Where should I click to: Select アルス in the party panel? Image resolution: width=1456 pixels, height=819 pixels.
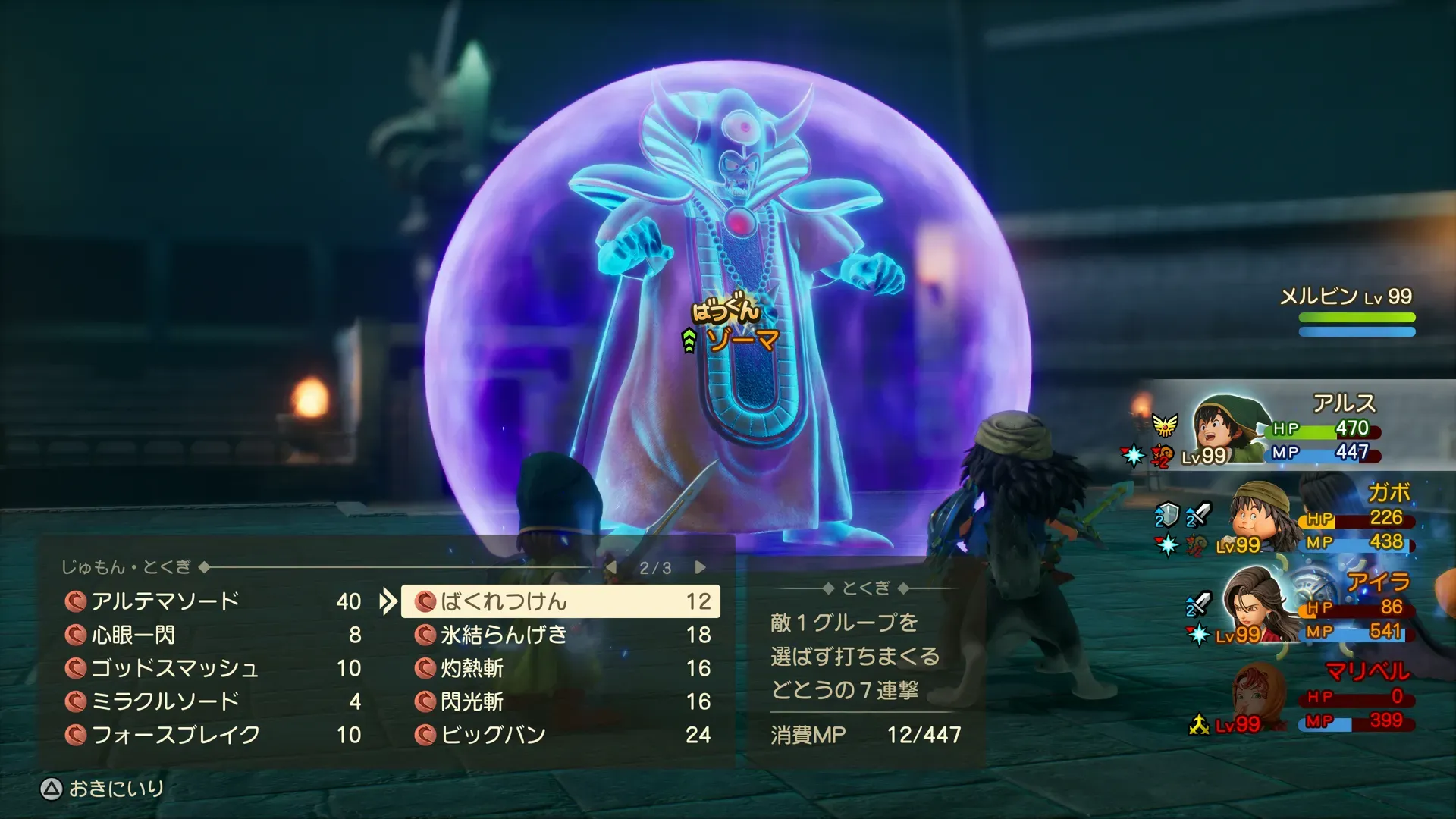1289,427
